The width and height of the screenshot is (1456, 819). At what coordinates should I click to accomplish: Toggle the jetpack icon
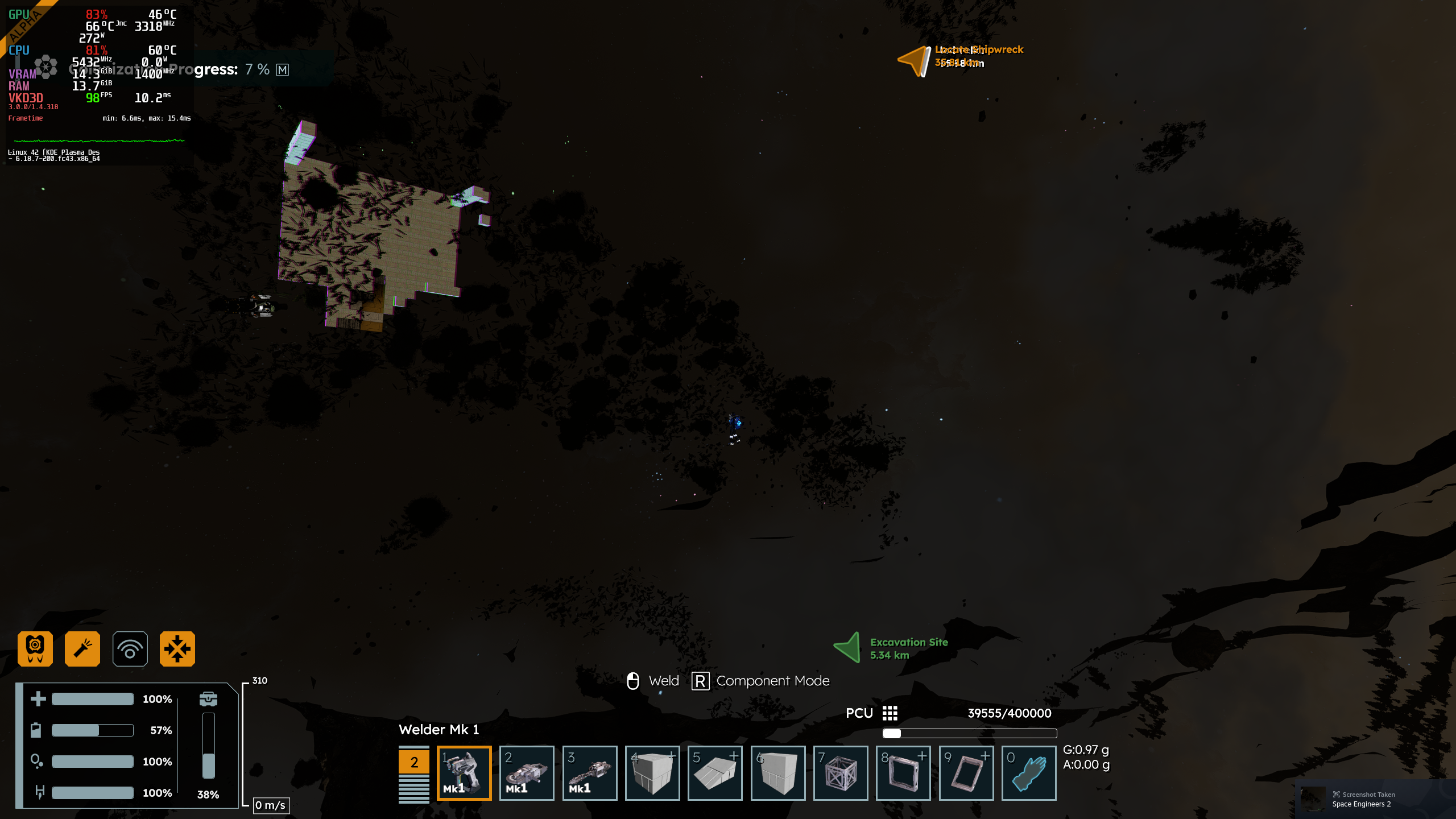pyautogui.click(x=35, y=648)
